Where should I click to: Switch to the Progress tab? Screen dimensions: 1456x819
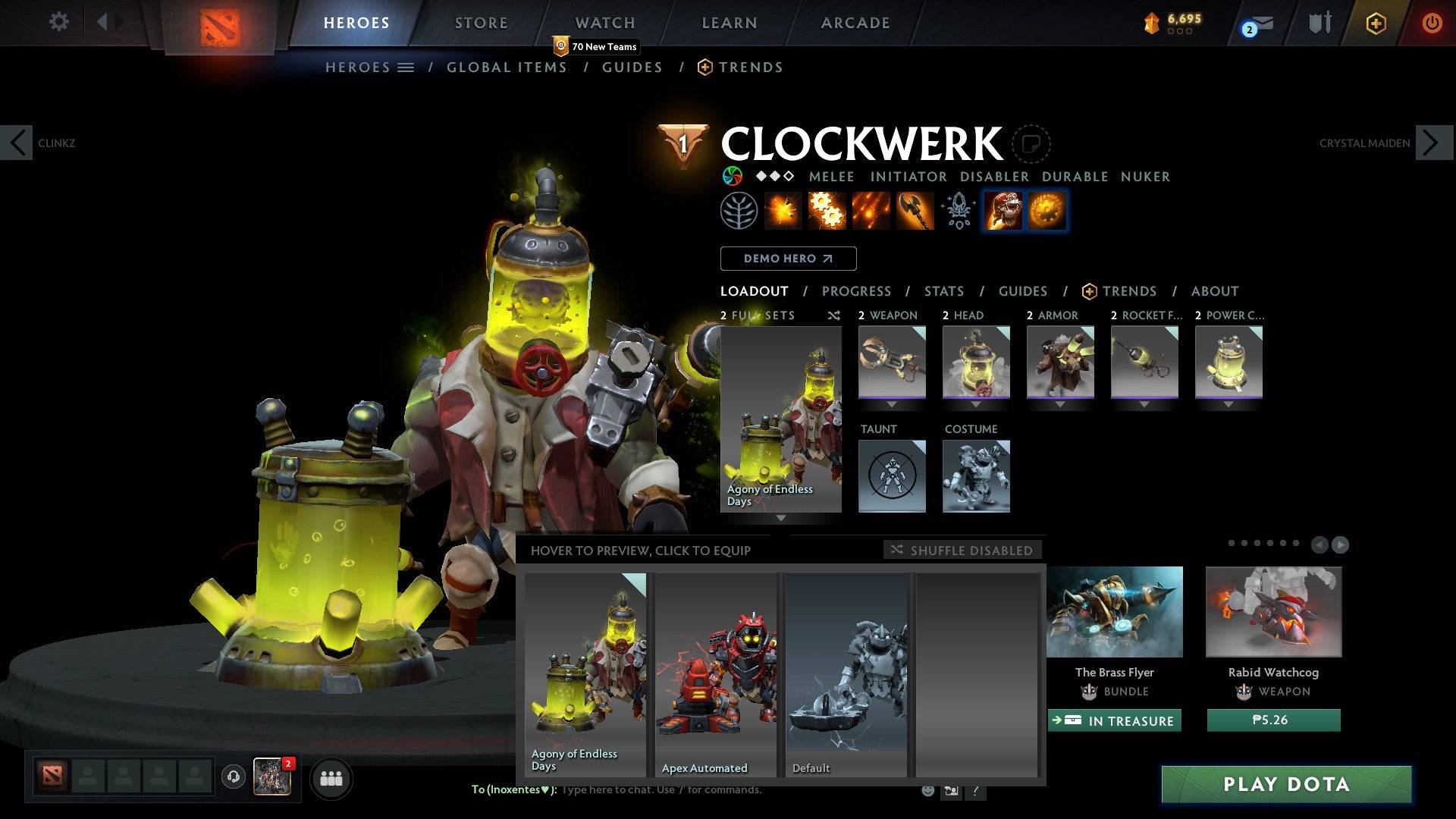[x=857, y=290]
